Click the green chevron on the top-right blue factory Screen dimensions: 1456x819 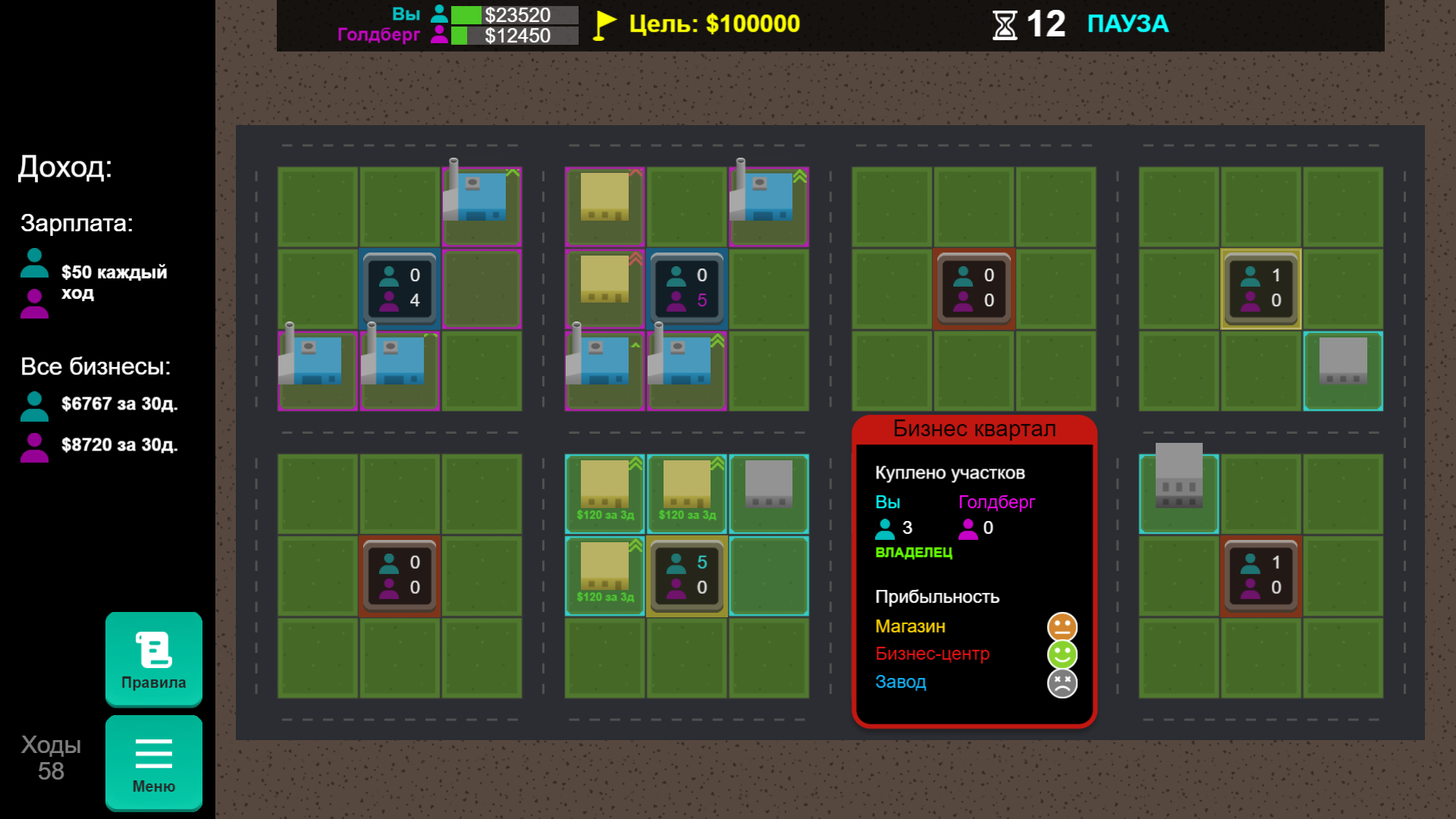(799, 177)
